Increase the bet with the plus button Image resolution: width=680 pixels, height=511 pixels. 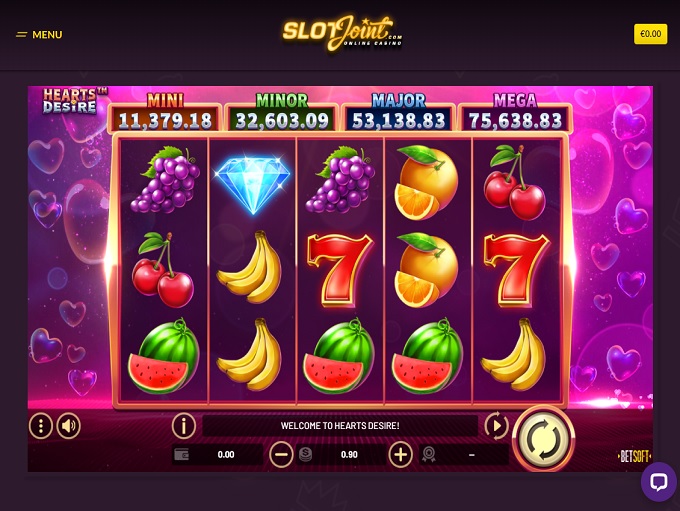pyautogui.click(x=400, y=455)
